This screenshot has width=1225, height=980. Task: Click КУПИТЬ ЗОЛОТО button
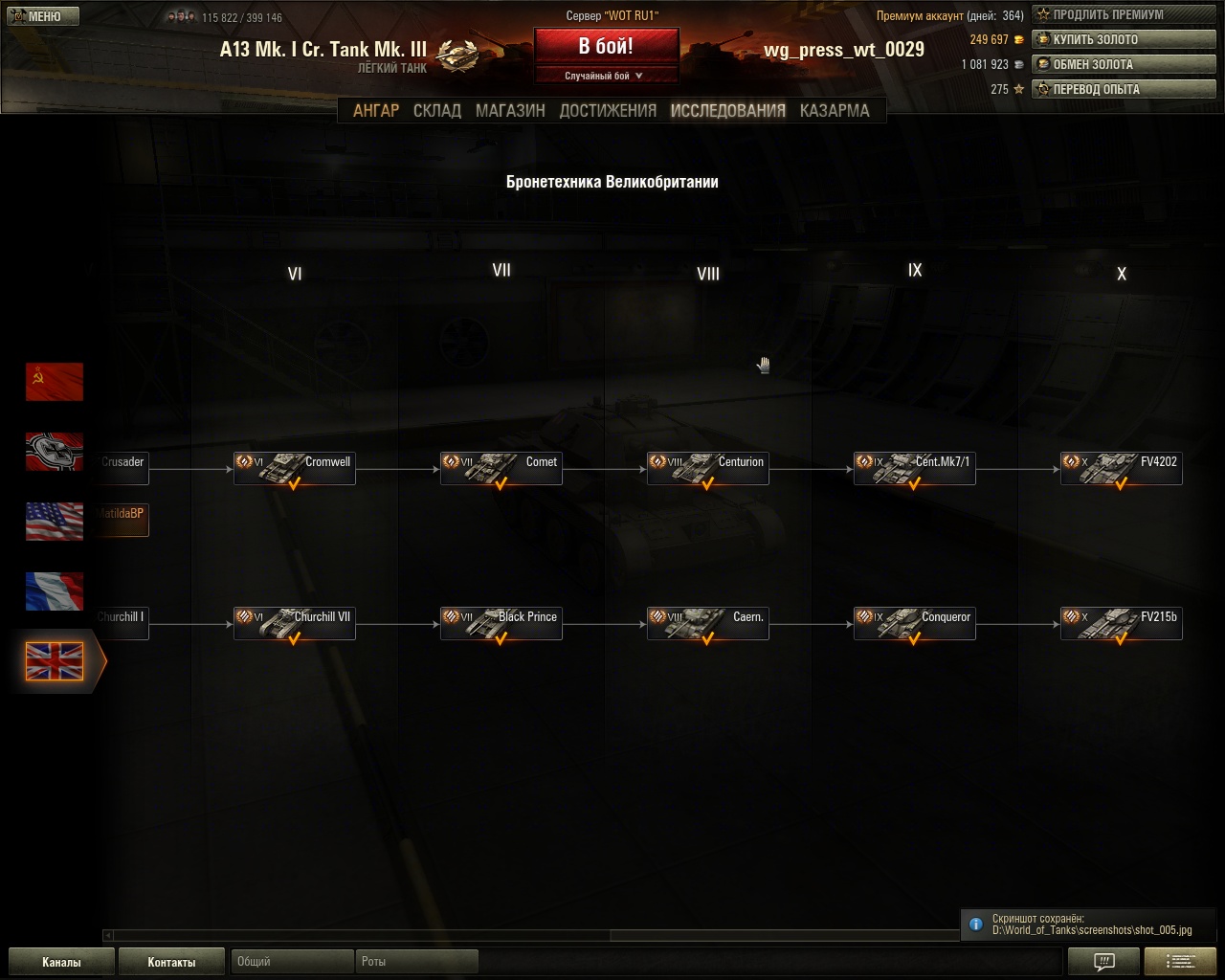pyautogui.click(x=1124, y=39)
